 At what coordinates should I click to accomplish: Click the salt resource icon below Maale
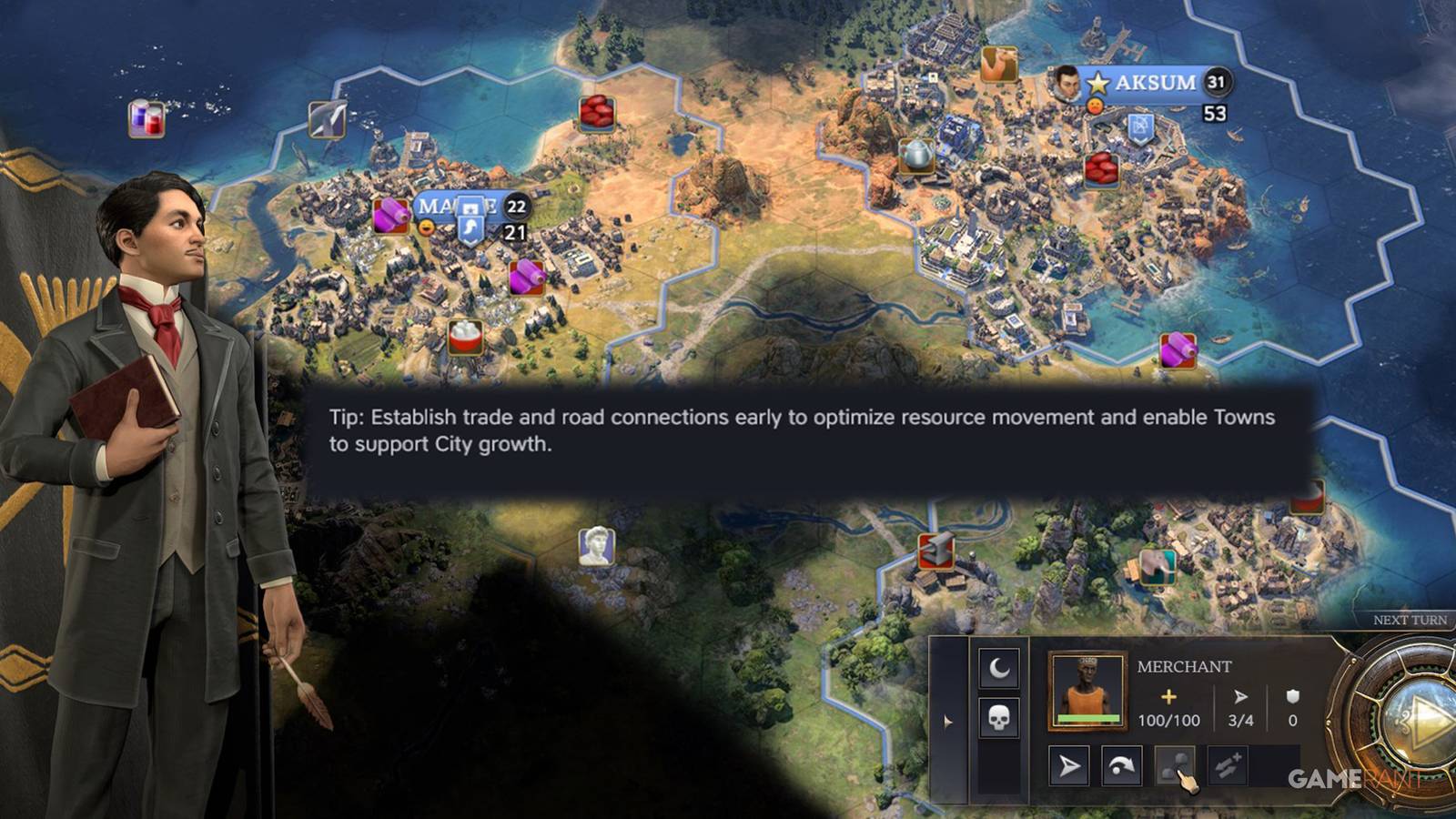coord(465,338)
